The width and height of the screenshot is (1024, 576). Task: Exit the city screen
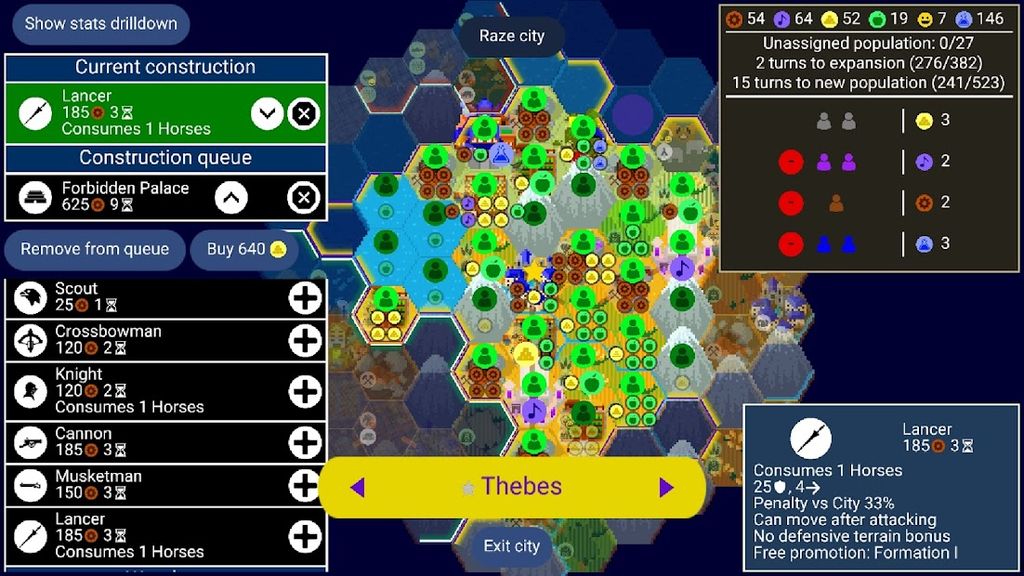[x=511, y=546]
